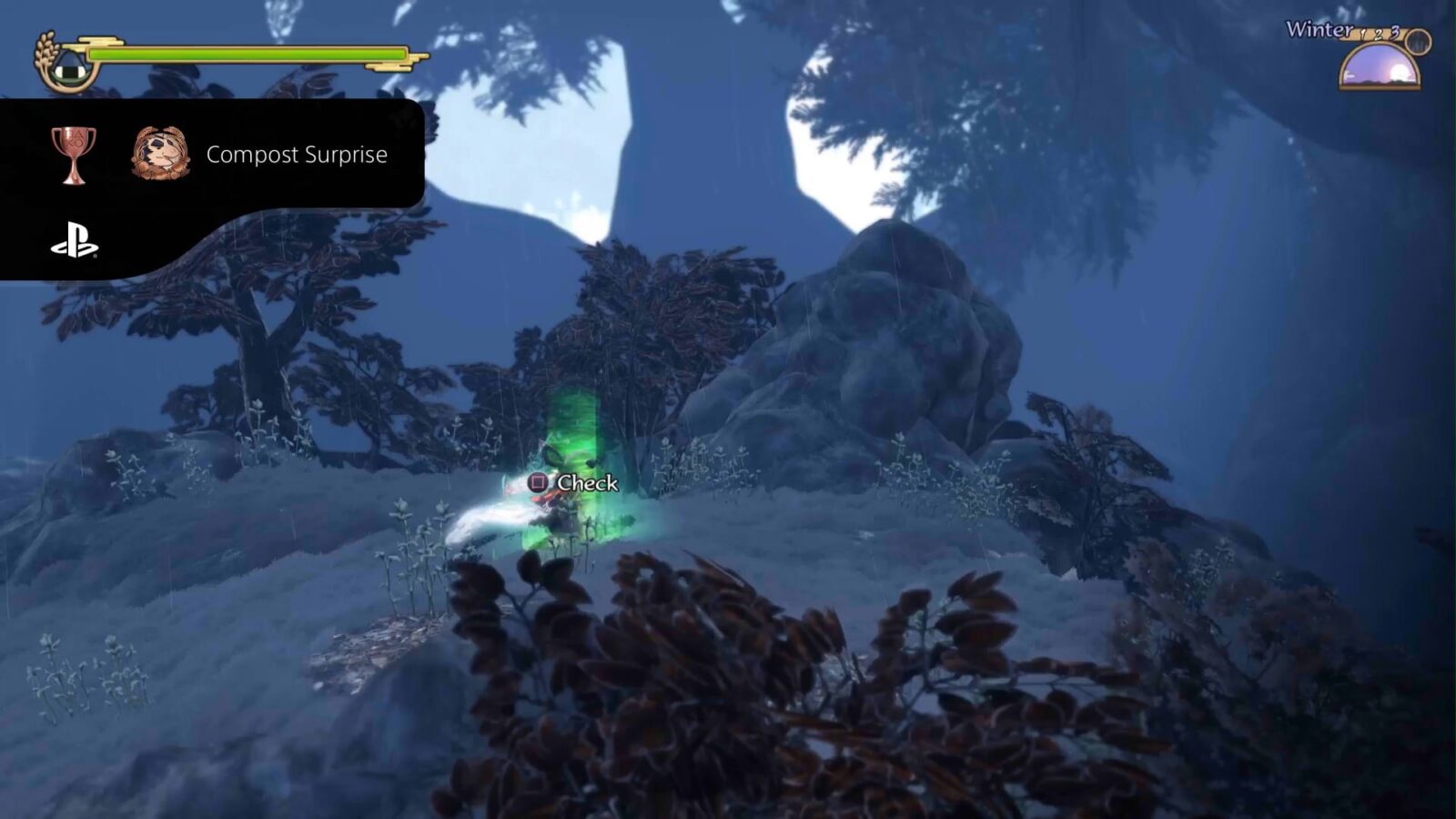The height and width of the screenshot is (819, 1456).
Task: Click the Winter season label
Action: click(x=1318, y=28)
